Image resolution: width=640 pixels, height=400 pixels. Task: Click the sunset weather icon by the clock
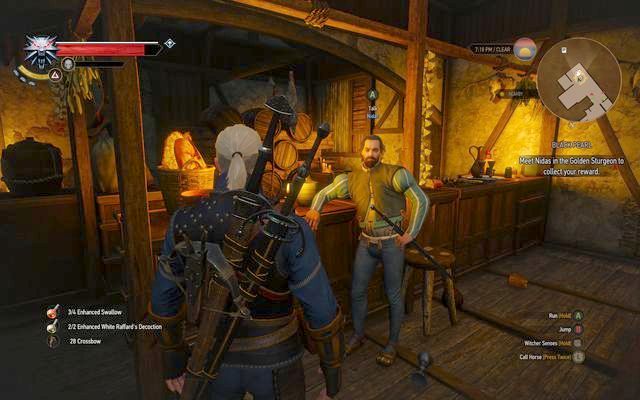click(x=525, y=48)
